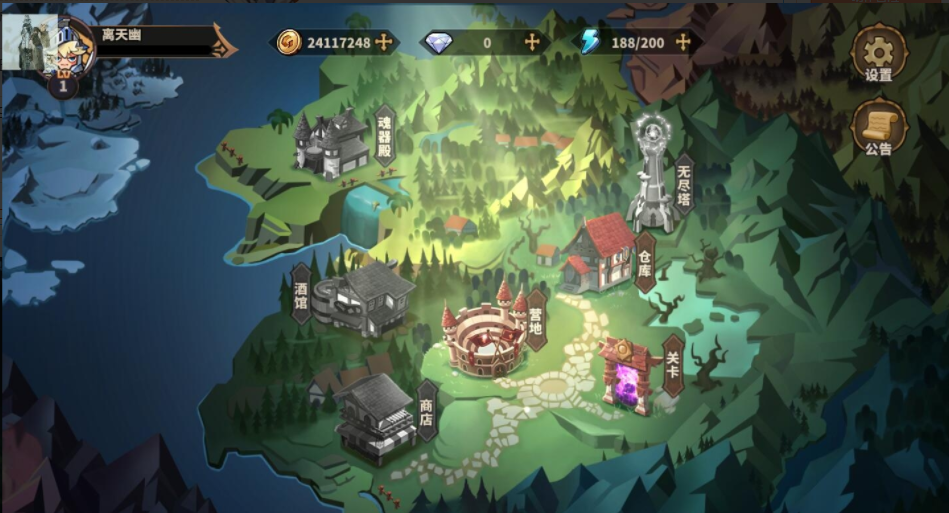
Task: Open the 公告 announcements scroll
Action: point(878,129)
